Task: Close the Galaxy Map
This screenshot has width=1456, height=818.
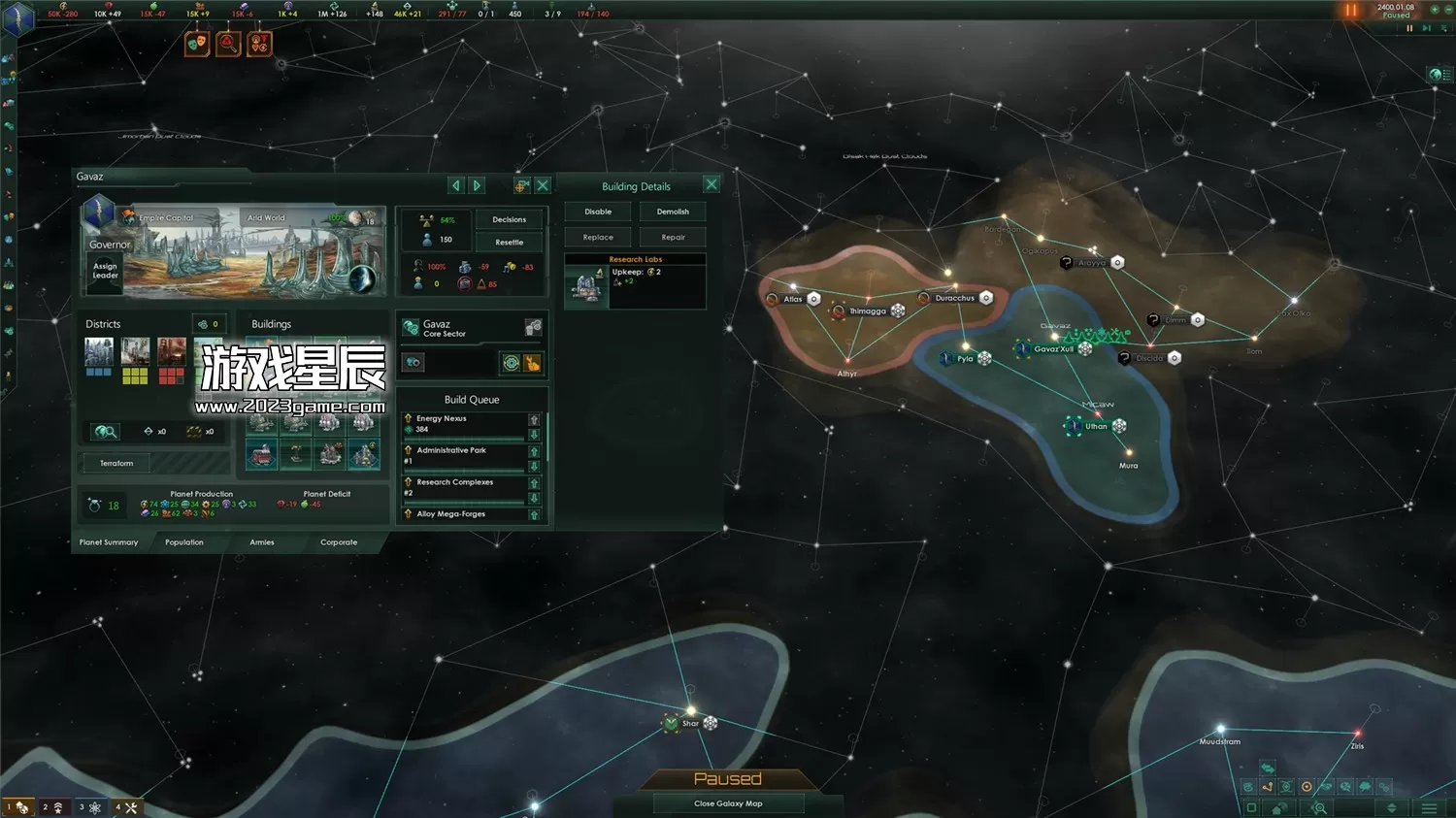Action: point(728,803)
